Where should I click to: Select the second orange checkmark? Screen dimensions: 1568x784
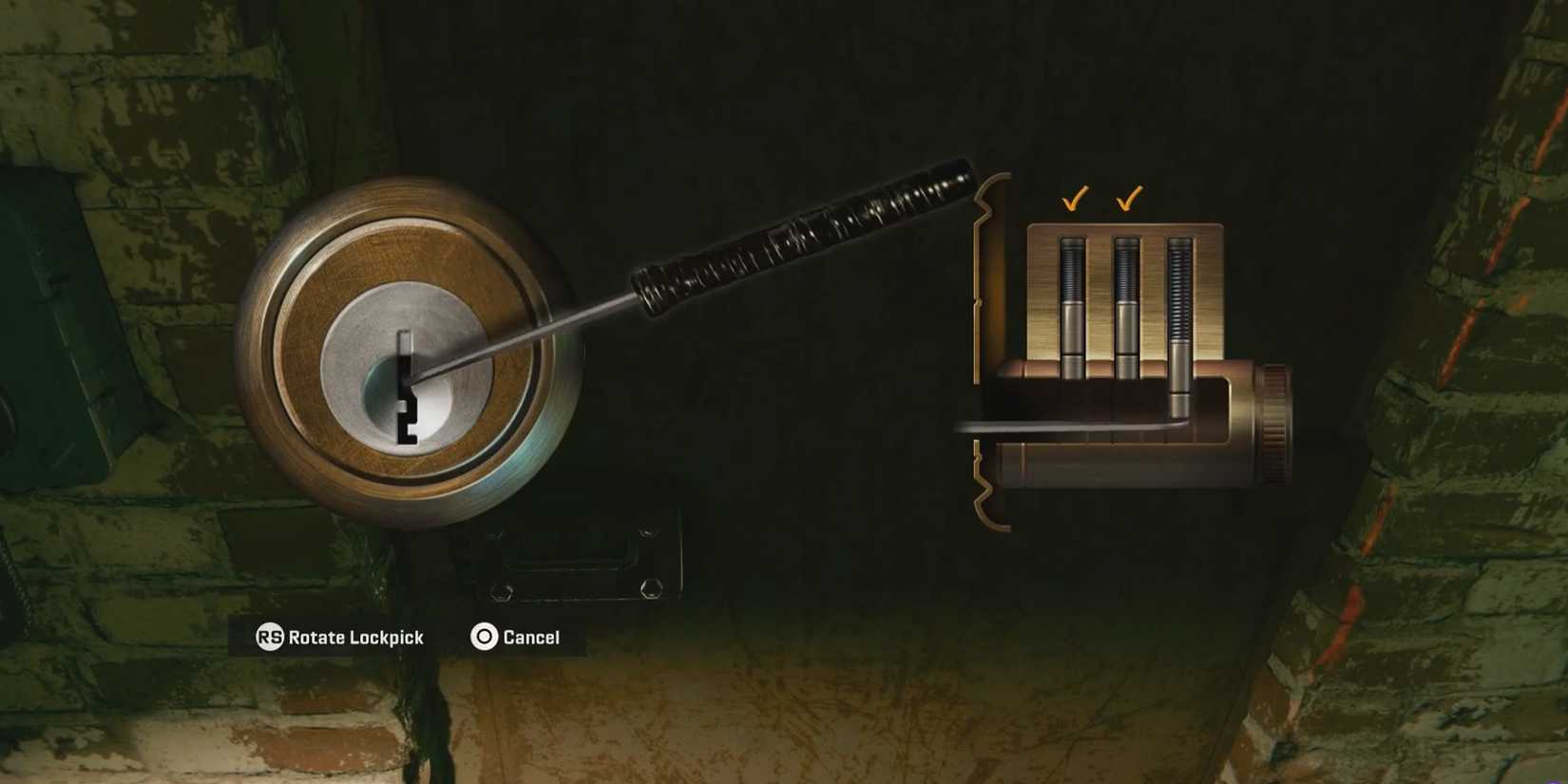[1129, 200]
